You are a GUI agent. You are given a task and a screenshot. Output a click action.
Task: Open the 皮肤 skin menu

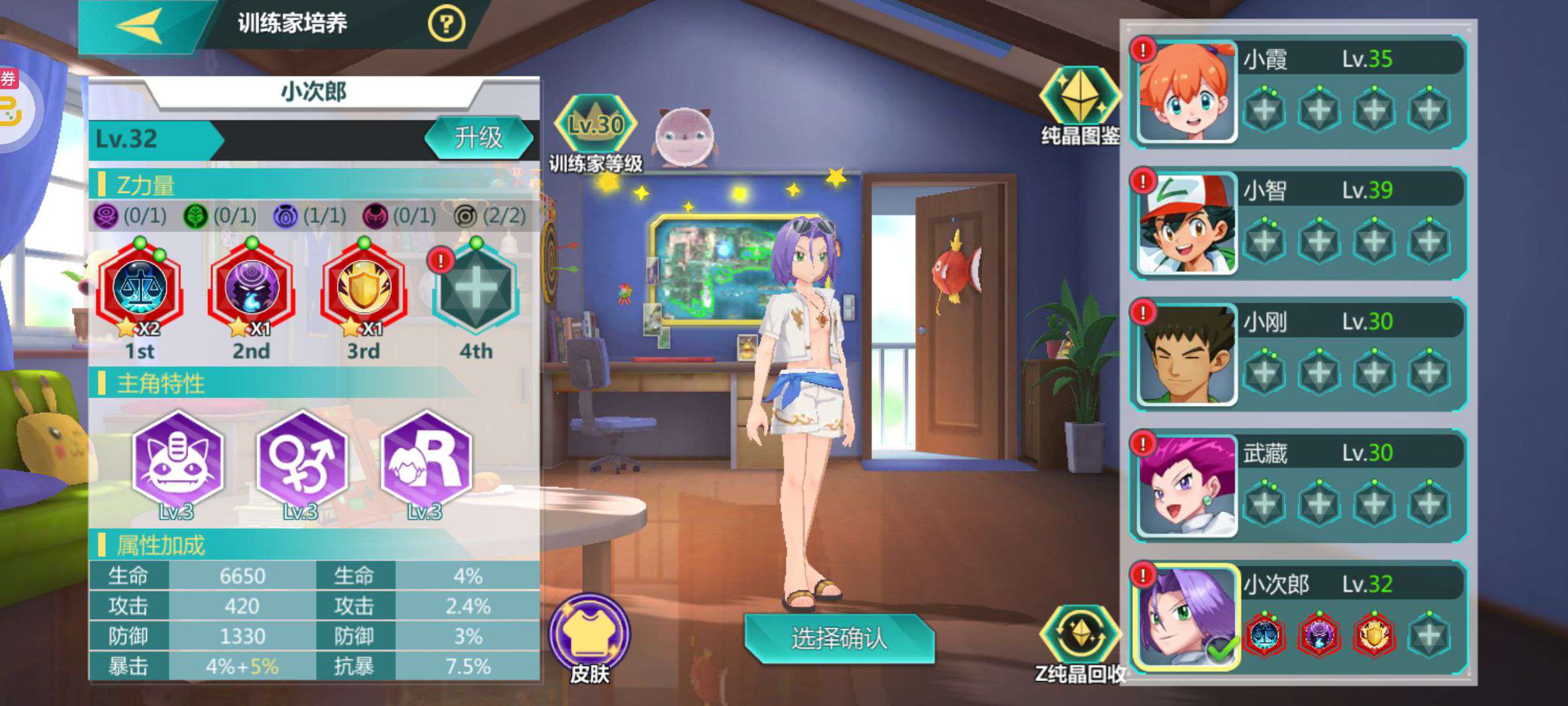[x=589, y=634]
